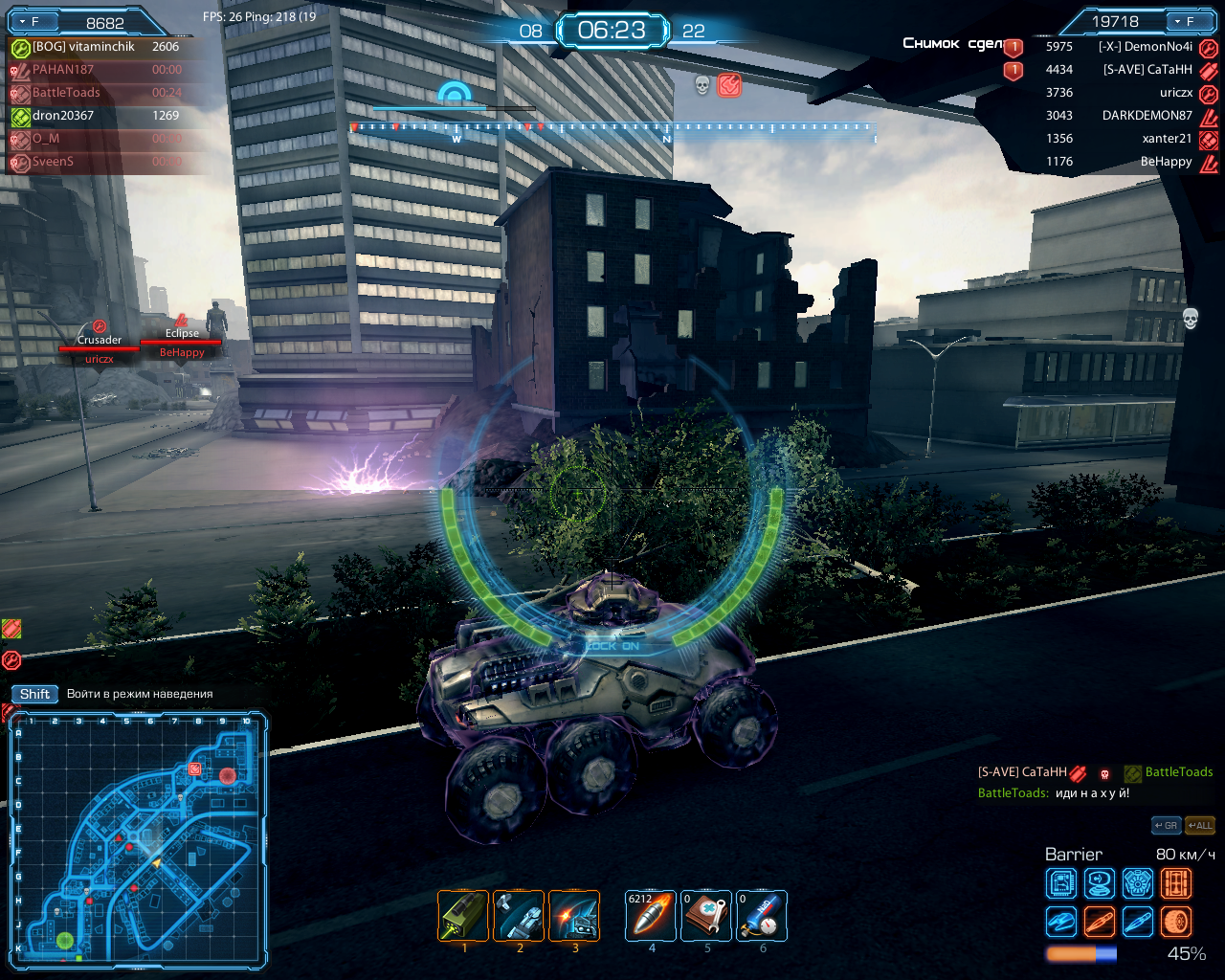
Task: Activate the blue nitro canister slot
Action: point(762,916)
